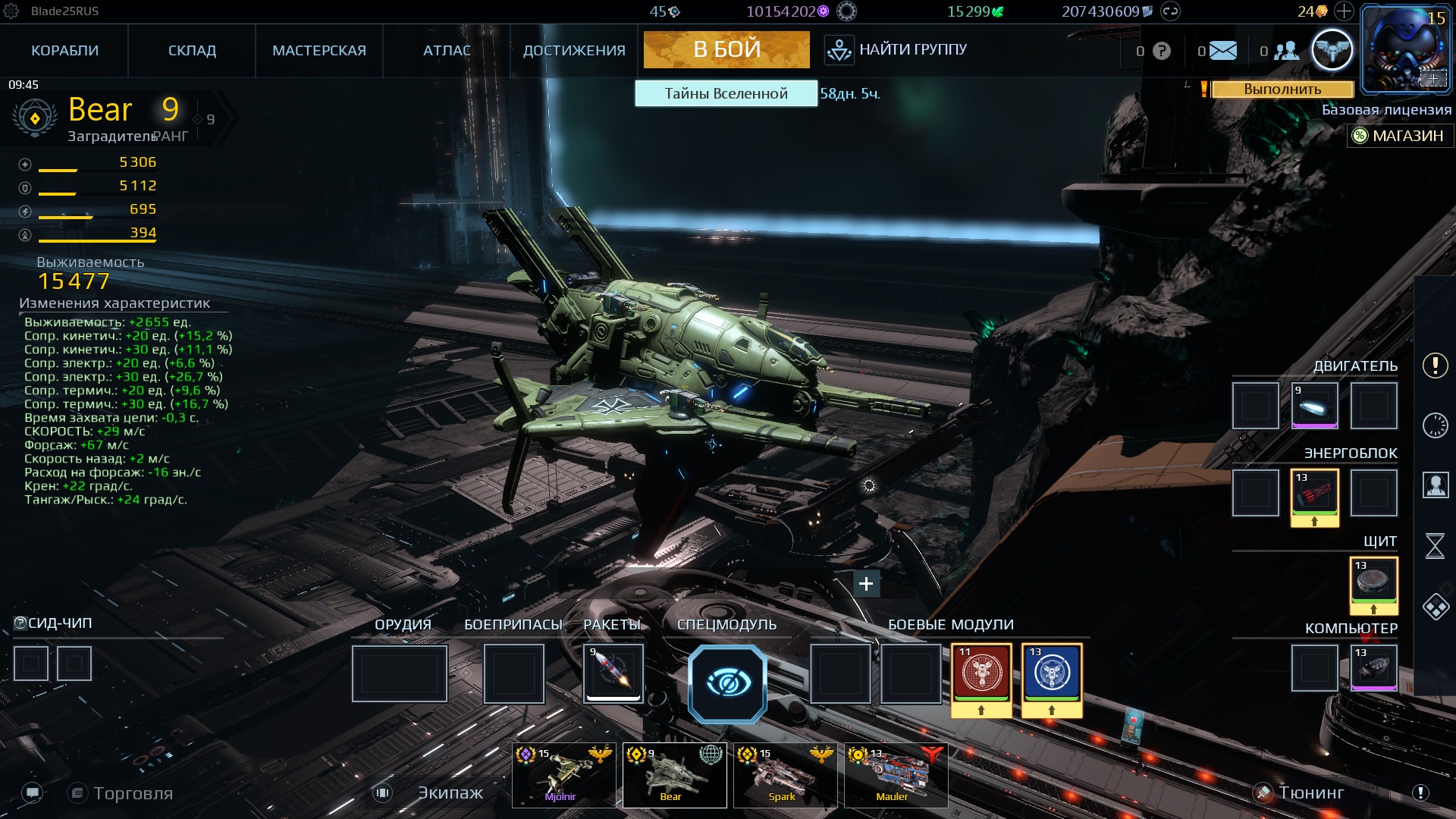Screen dimensions: 1456x819
Task: Click the faction emblem beside pilot portrait
Action: 1332,49
